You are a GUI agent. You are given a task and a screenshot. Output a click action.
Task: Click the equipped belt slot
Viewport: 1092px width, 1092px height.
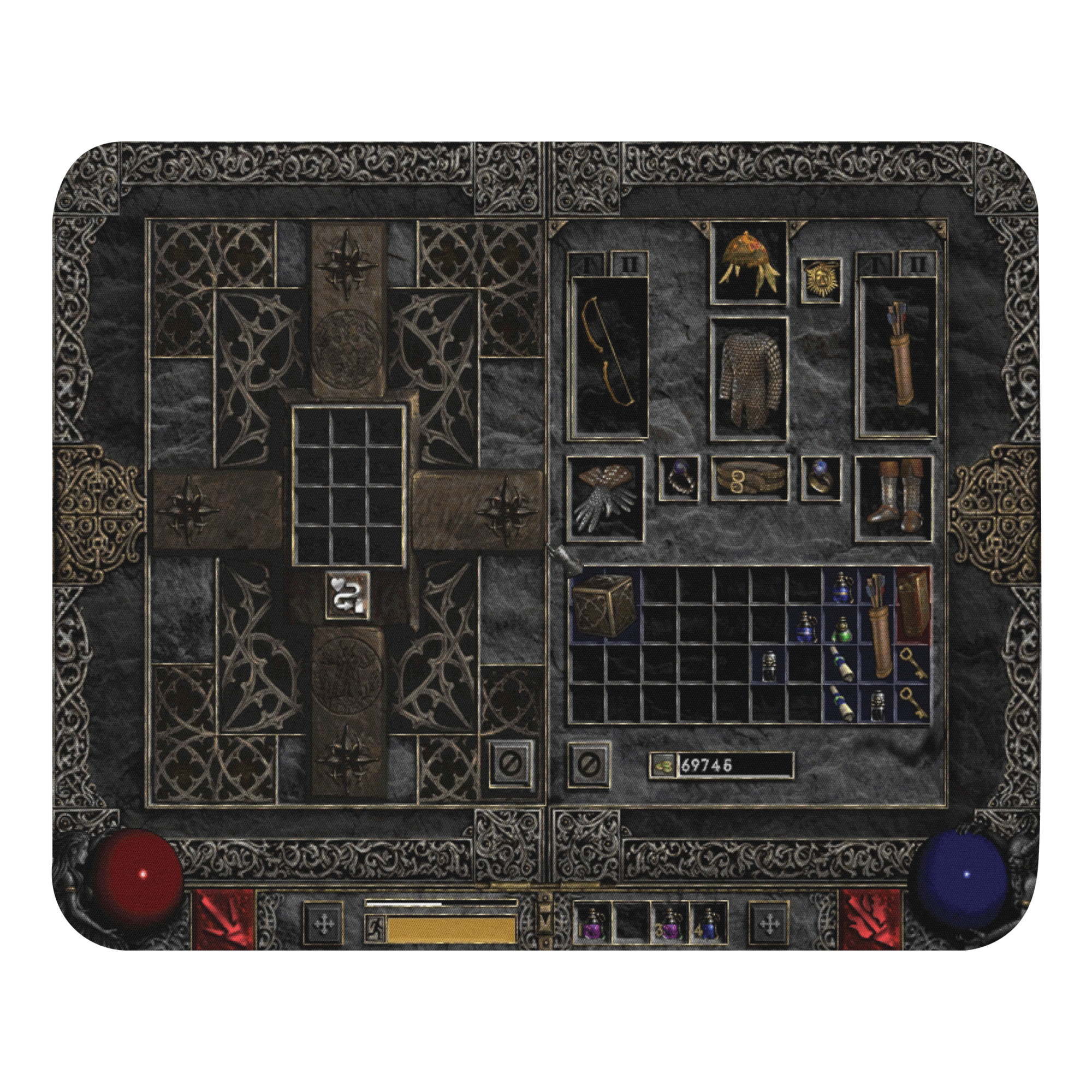[x=749, y=479]
